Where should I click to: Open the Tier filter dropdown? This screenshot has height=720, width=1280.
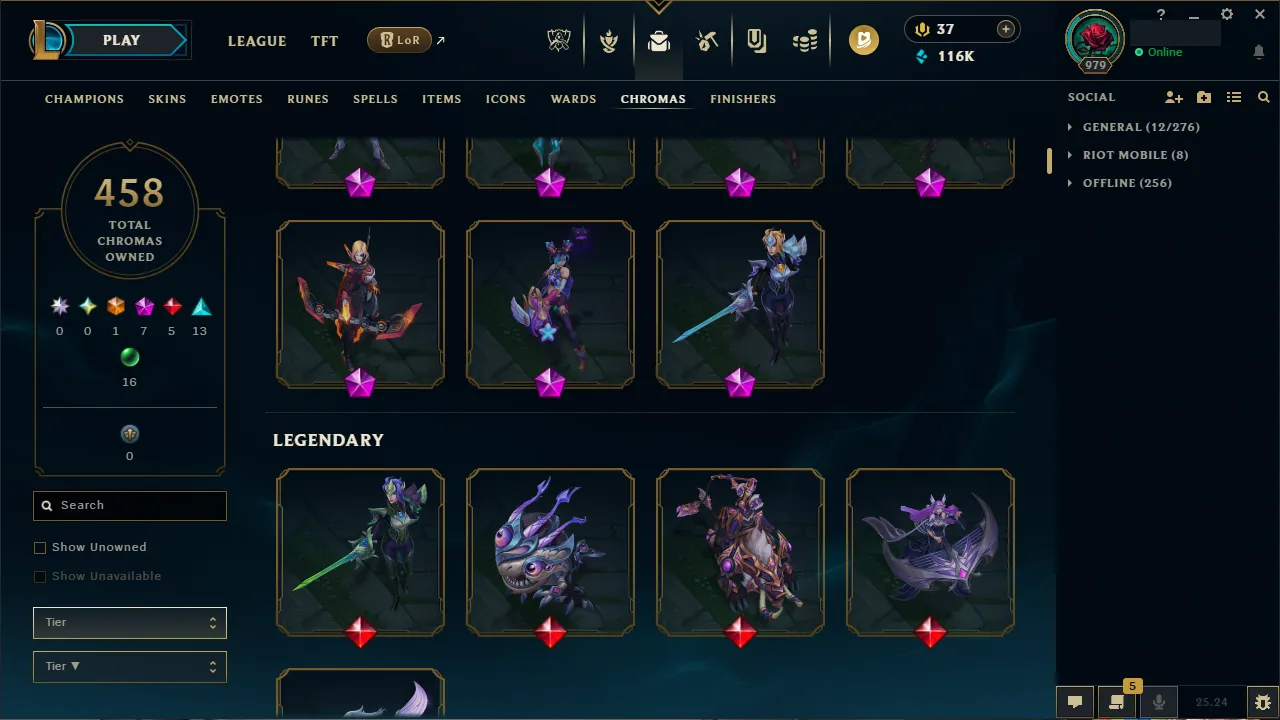pyautogui.click(x=129, y=622)
